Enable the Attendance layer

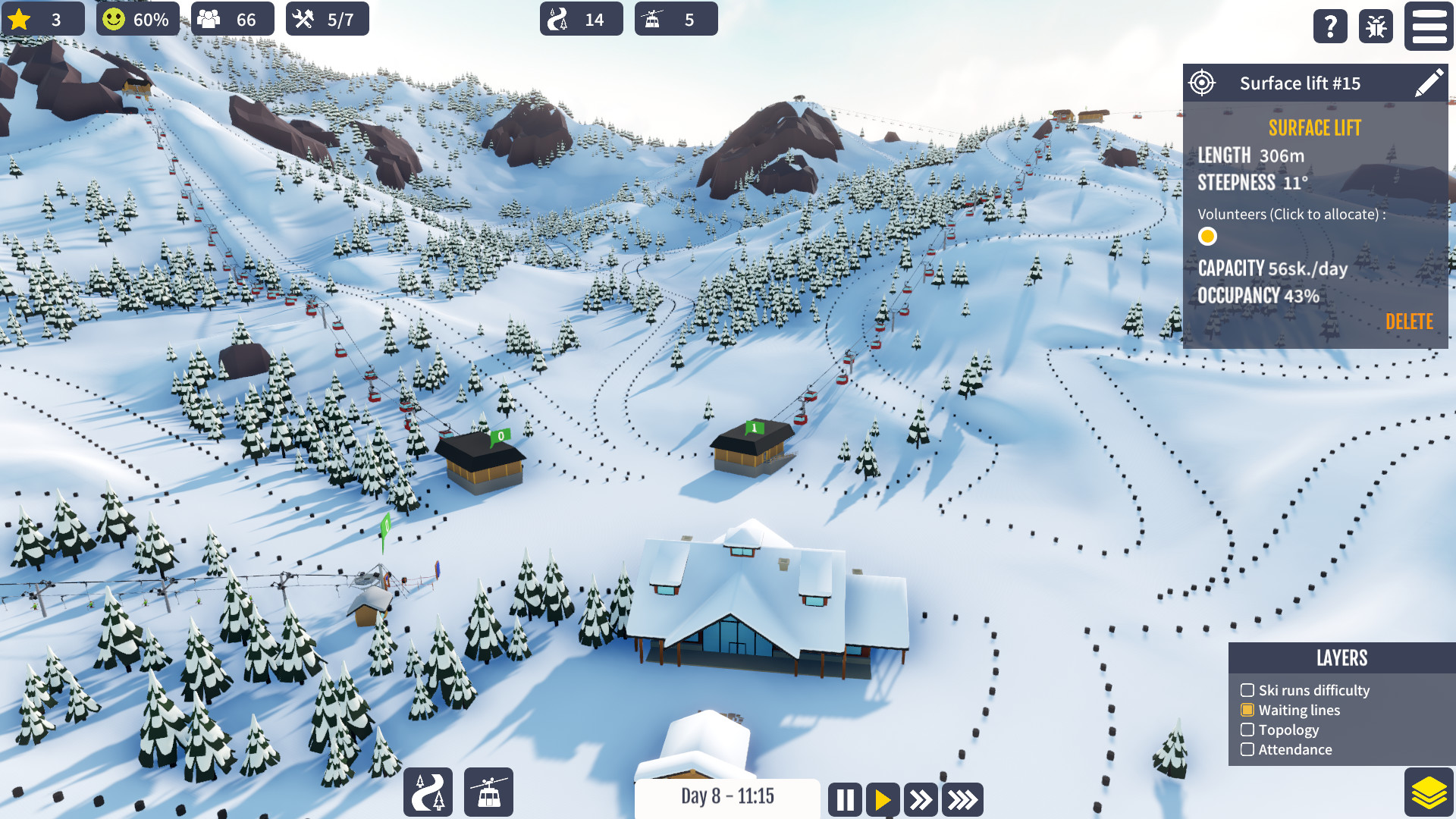(1248, 749)
